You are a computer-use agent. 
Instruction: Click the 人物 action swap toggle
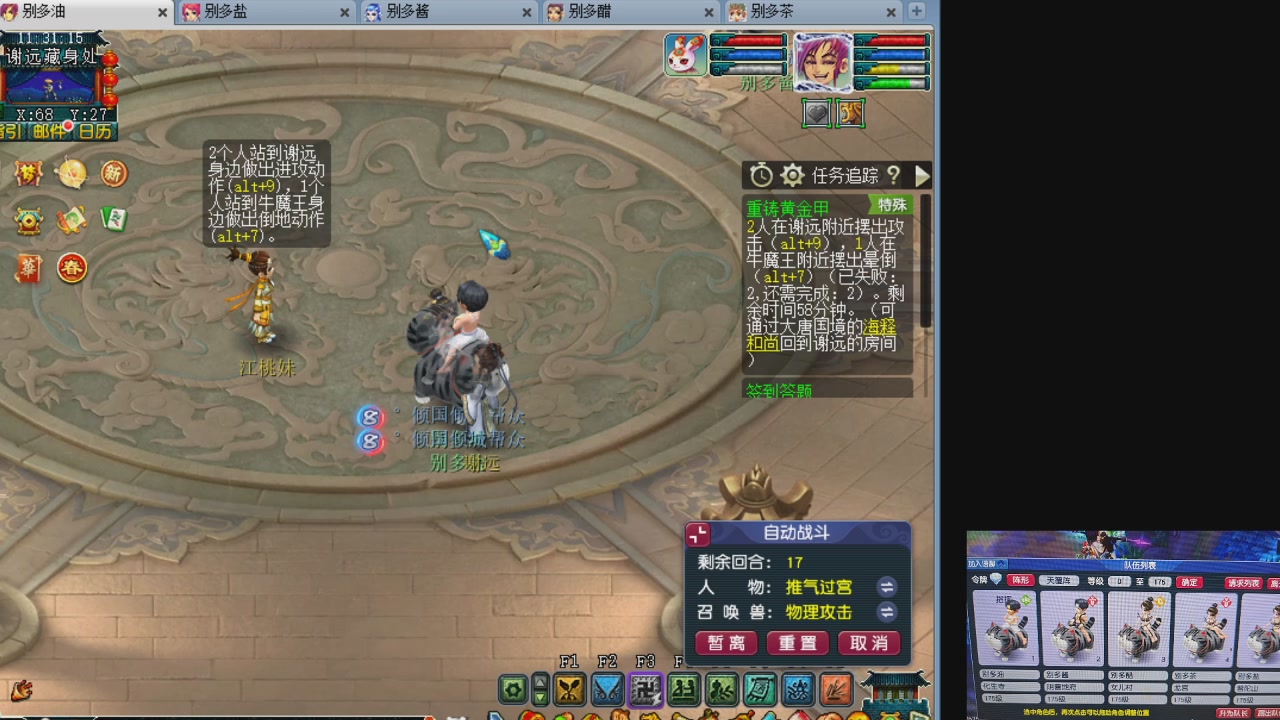tap(887, 588)
